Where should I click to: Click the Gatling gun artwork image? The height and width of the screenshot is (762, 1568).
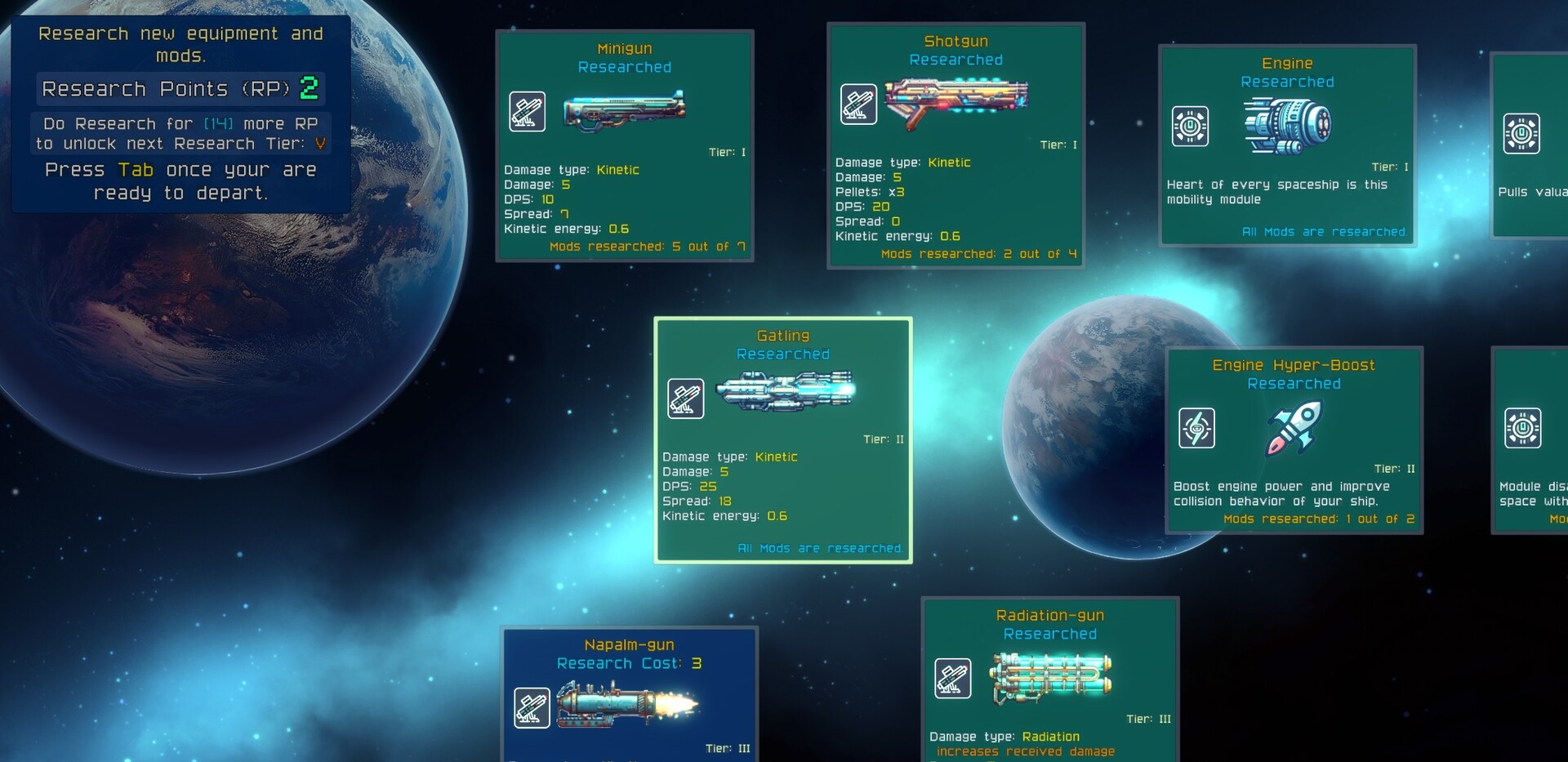click(x=786, y=392)
